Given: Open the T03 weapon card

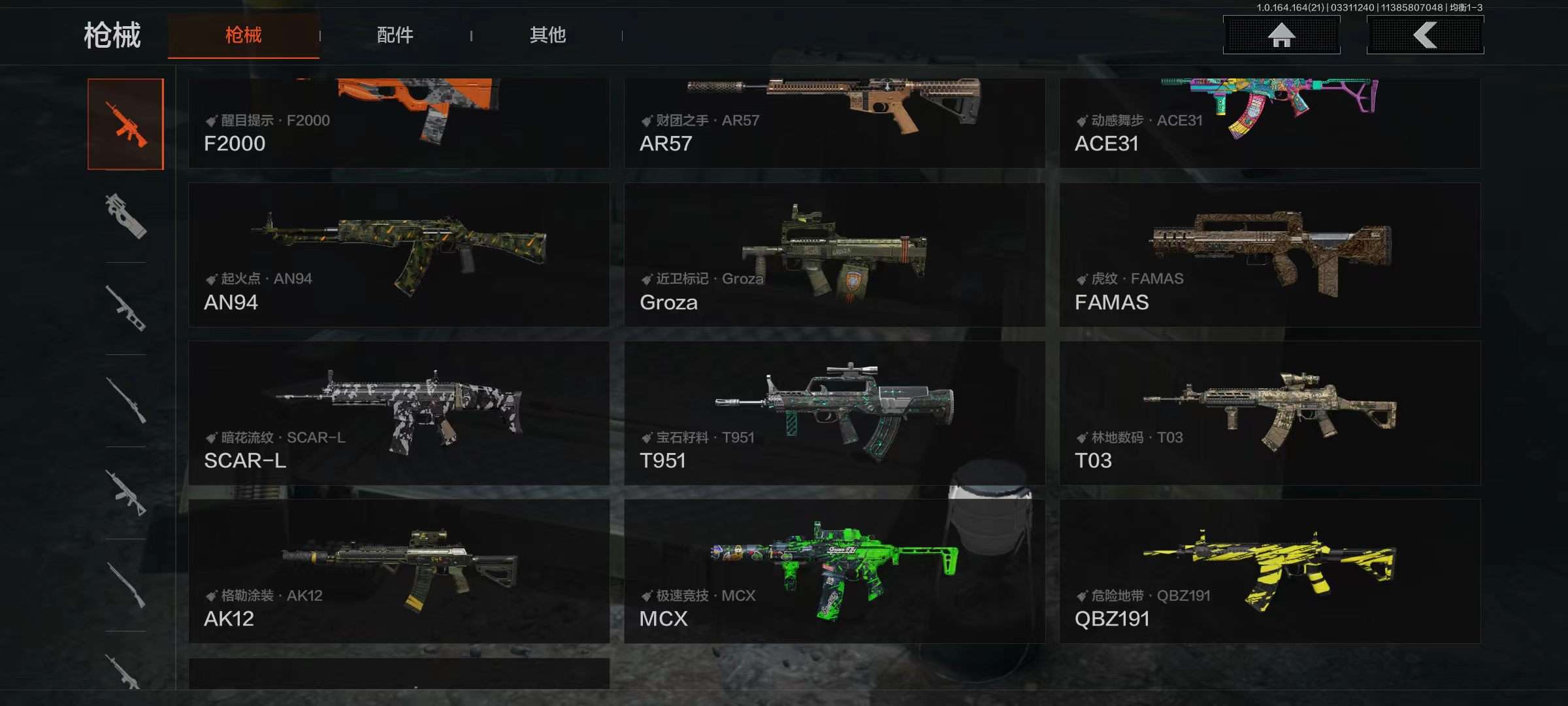Looking at the screenshot, I should pos(1269,413).
